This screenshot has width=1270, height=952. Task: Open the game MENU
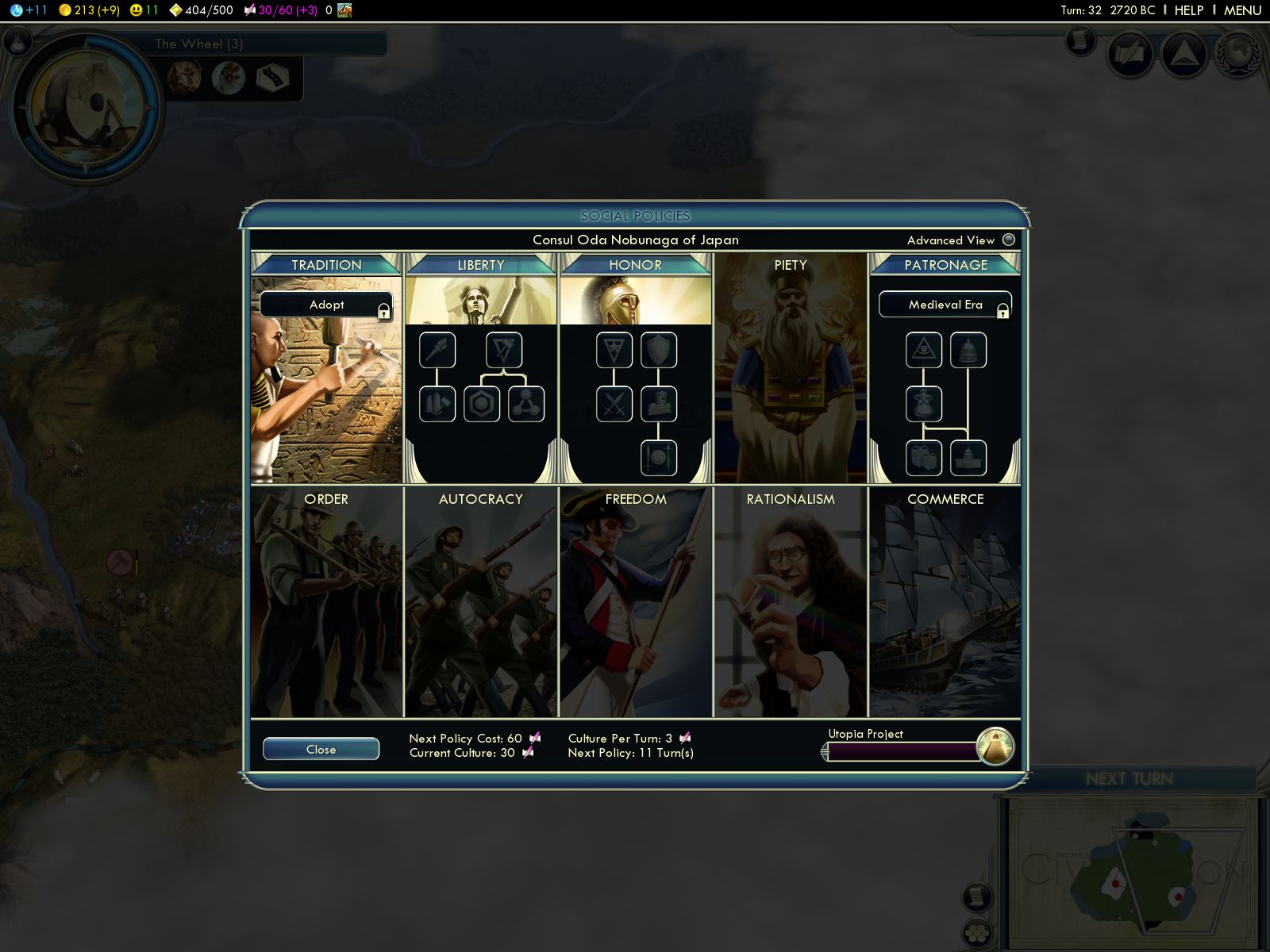(1242, 10)
